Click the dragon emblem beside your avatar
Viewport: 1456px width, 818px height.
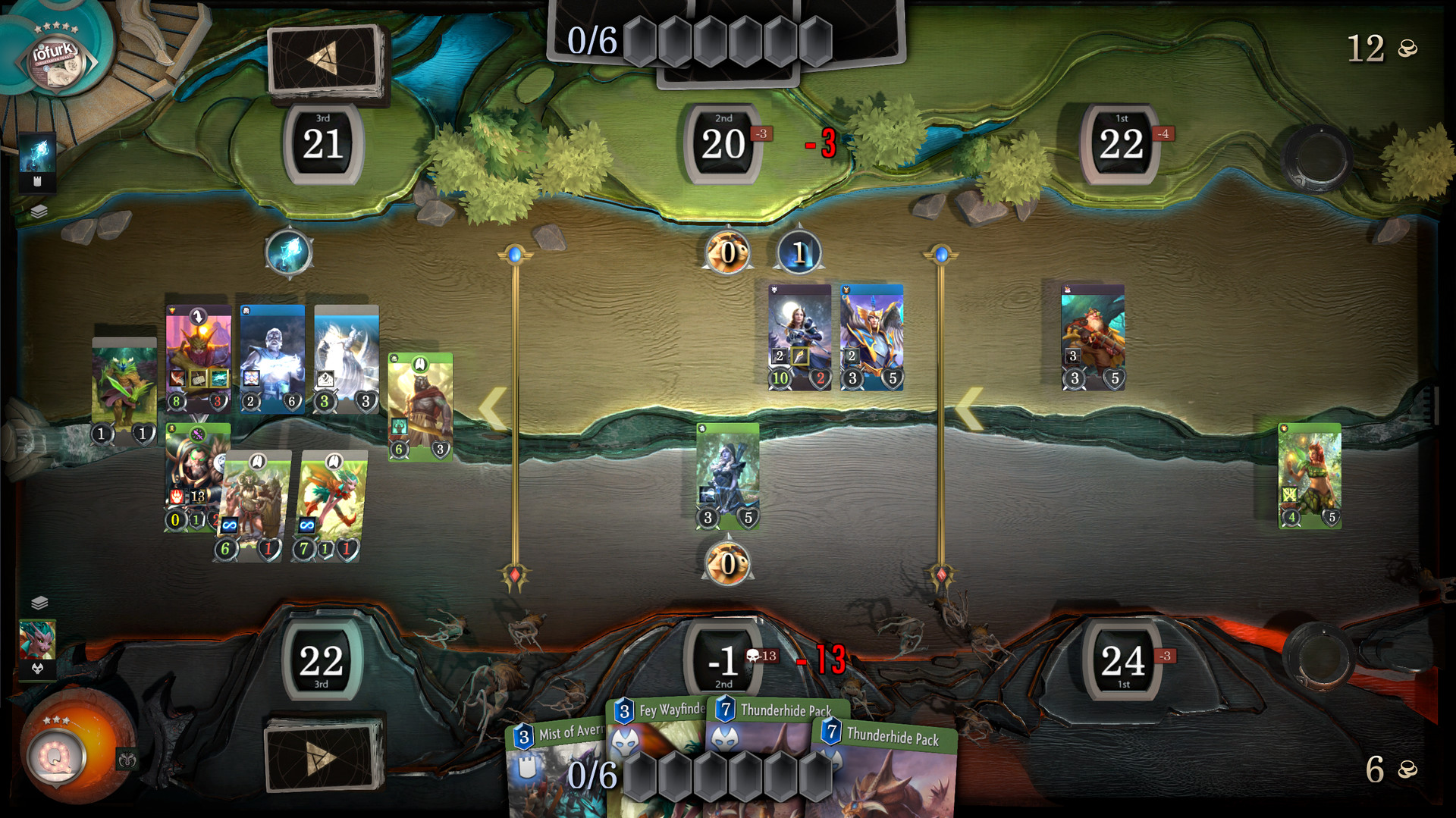(x=127, y=757)
